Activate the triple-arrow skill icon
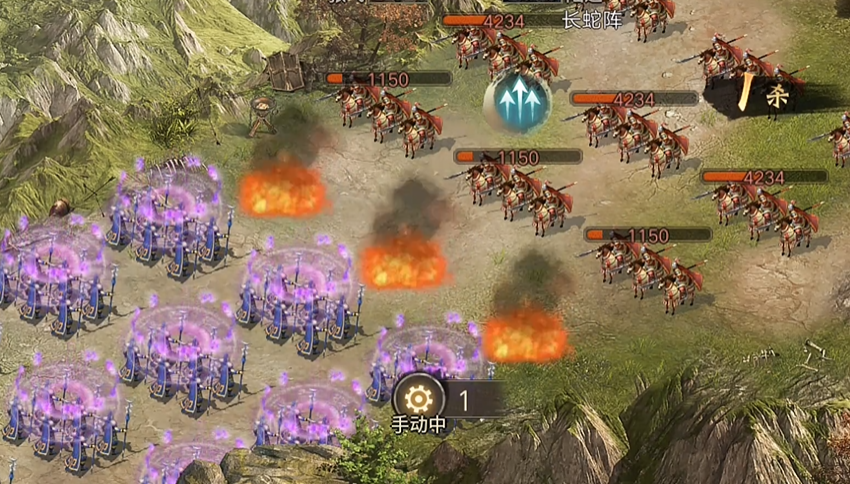Viewport: 850px width, 484px height. point(517,100)
